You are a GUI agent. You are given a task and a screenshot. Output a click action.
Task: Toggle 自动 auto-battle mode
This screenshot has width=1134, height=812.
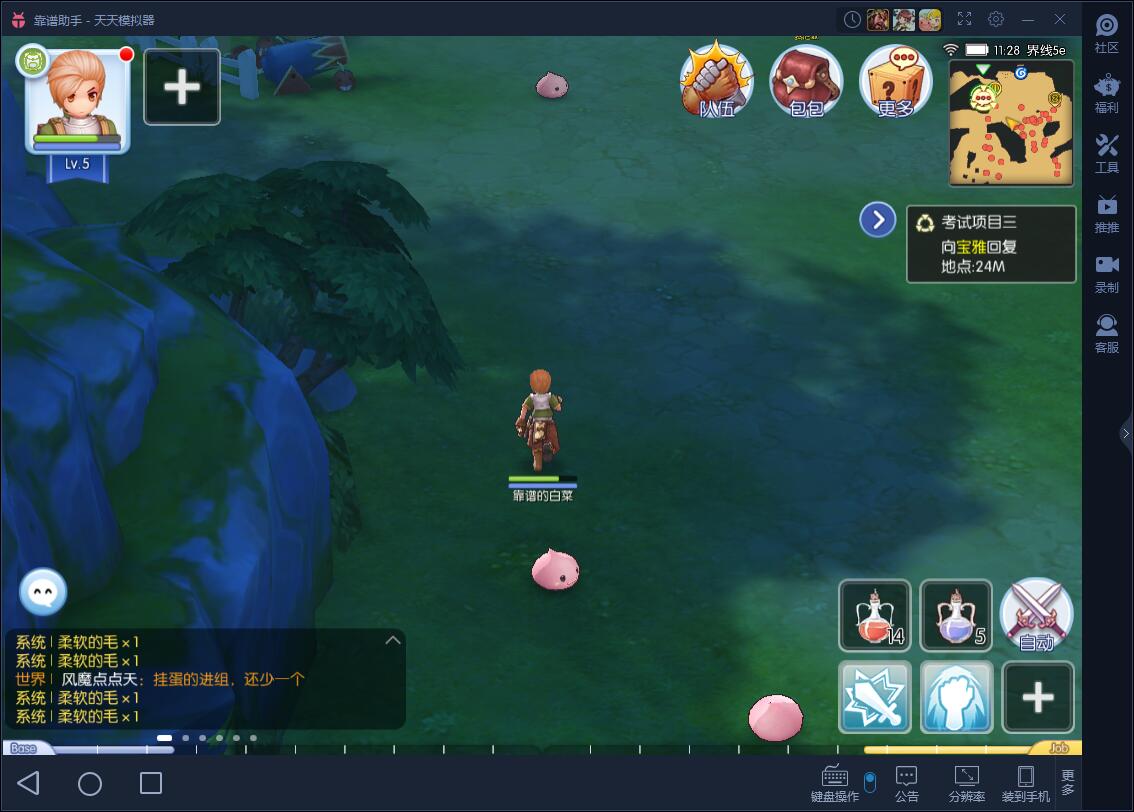pyautogui.click(x=1036, y=615)
